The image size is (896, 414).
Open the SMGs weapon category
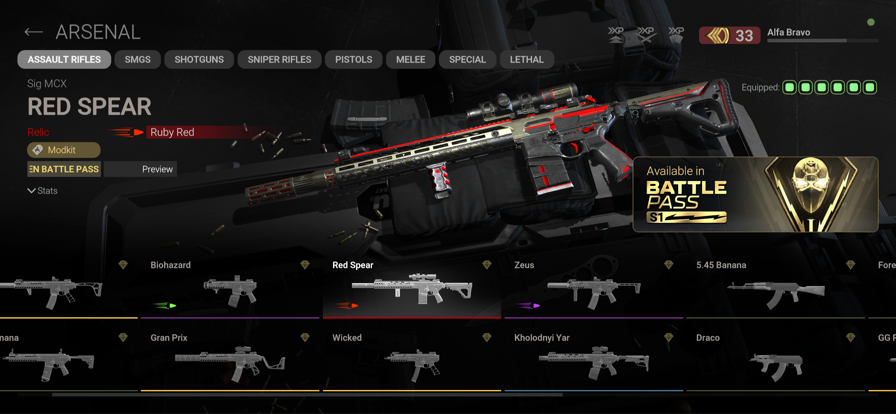138,60
